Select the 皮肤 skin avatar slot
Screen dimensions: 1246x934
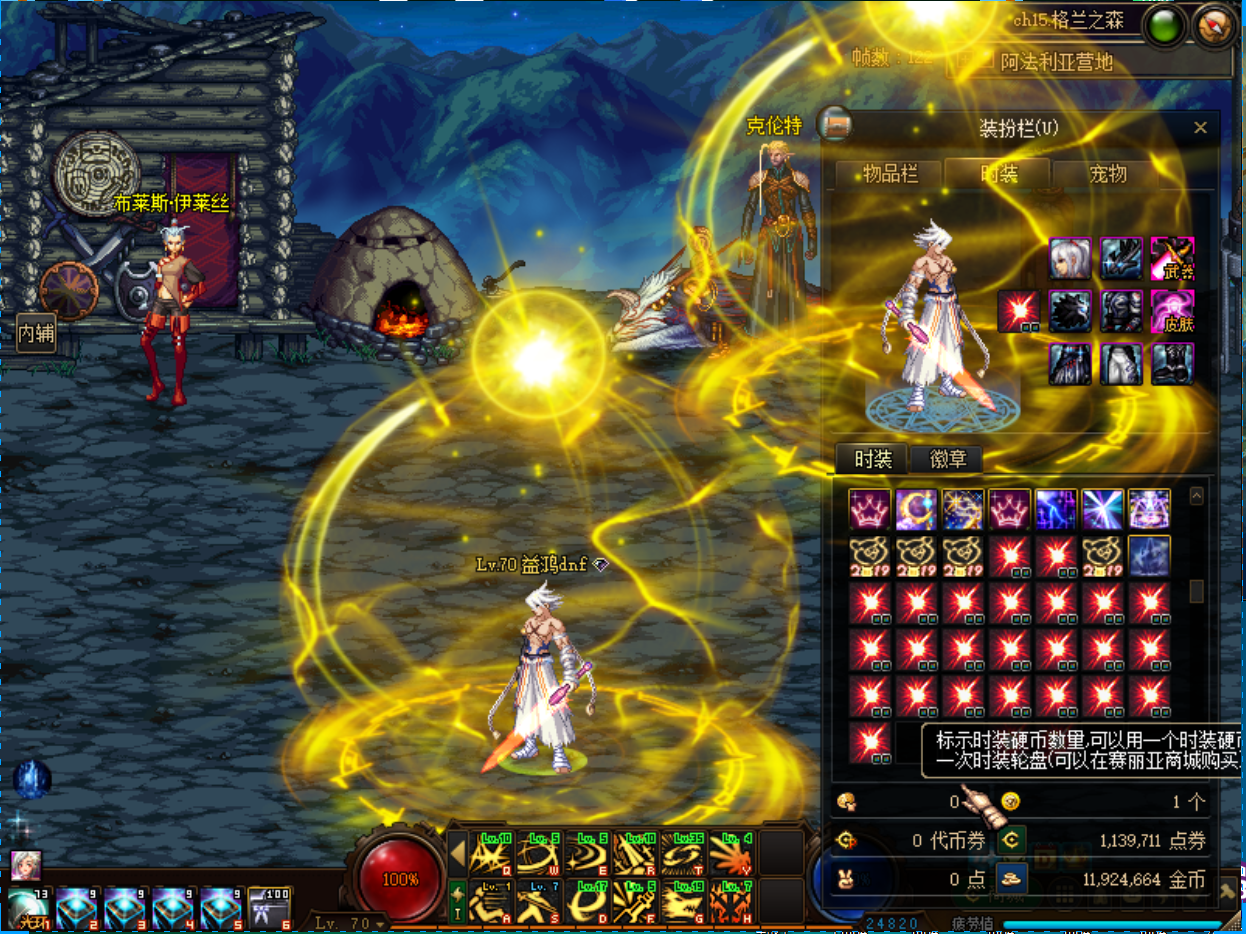pyautogui.click(x=1172, y=311)
